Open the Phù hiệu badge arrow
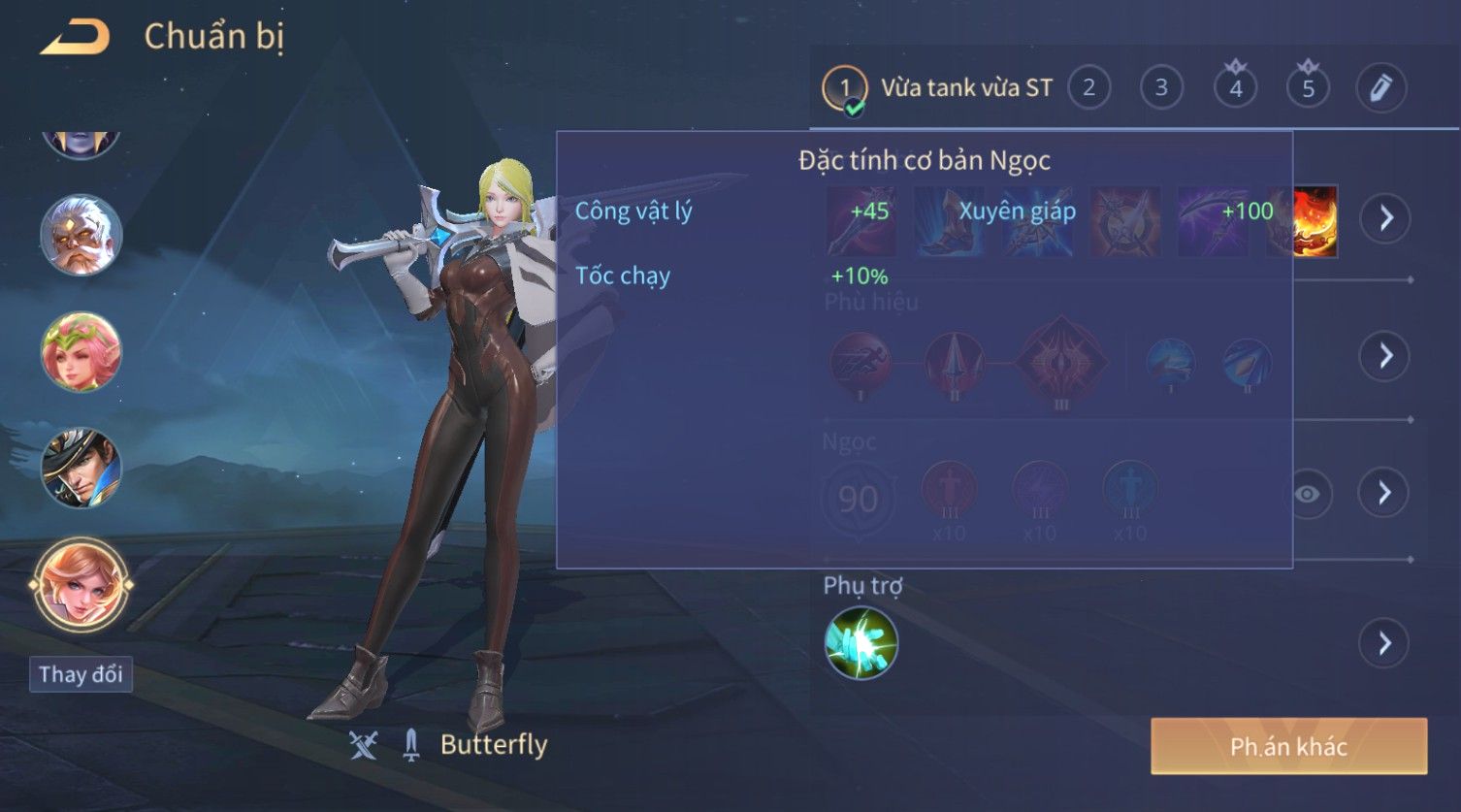The height and width of the screenshot is (812, 1461). coord(1384,356)
